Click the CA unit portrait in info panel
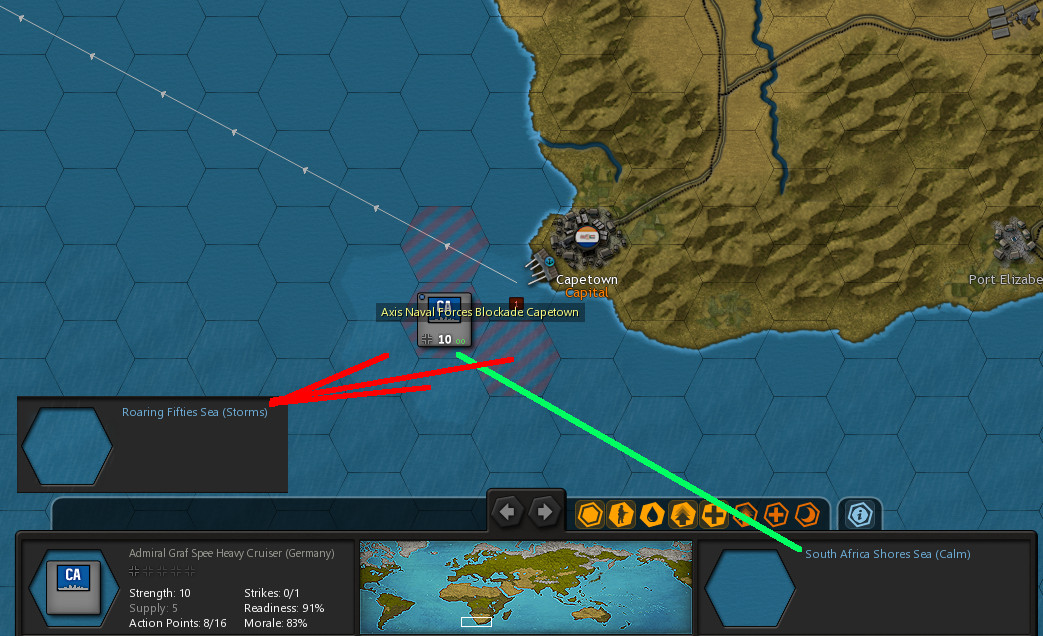This screenshot has width=1043, height=636. (72, 585)
